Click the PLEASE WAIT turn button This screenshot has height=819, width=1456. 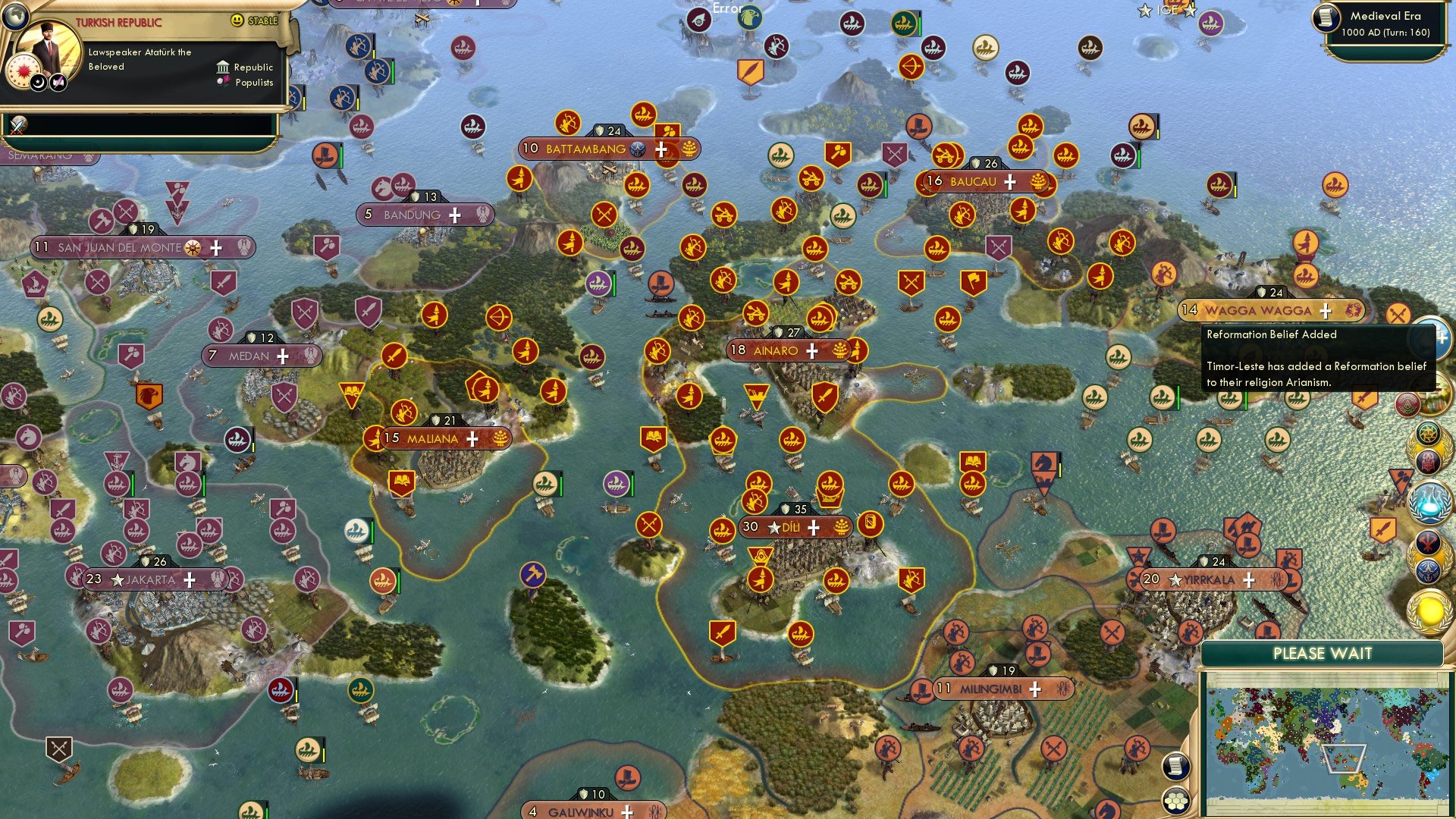1322,654
